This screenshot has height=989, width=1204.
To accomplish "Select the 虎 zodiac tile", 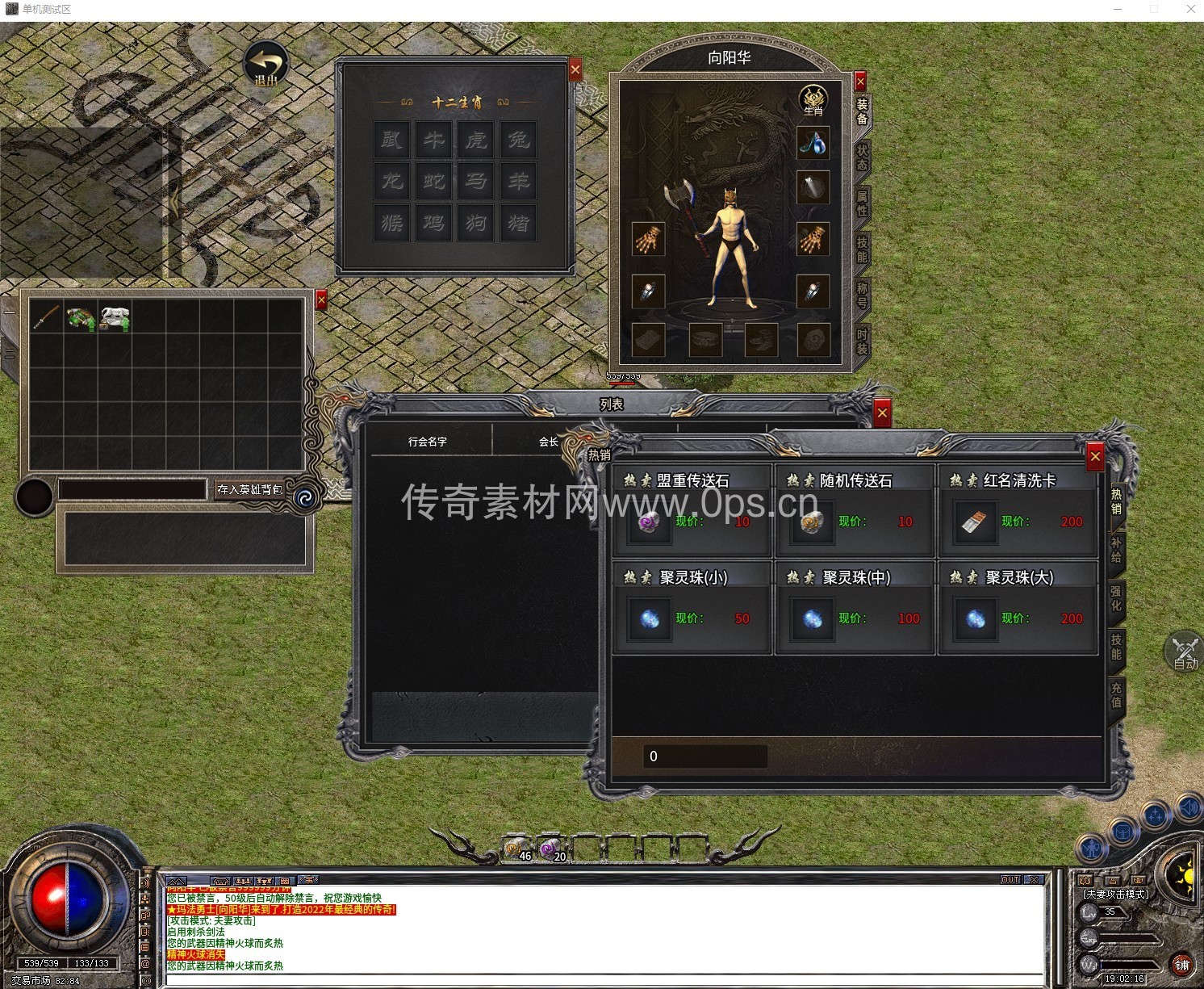I will tap(475, 140).
